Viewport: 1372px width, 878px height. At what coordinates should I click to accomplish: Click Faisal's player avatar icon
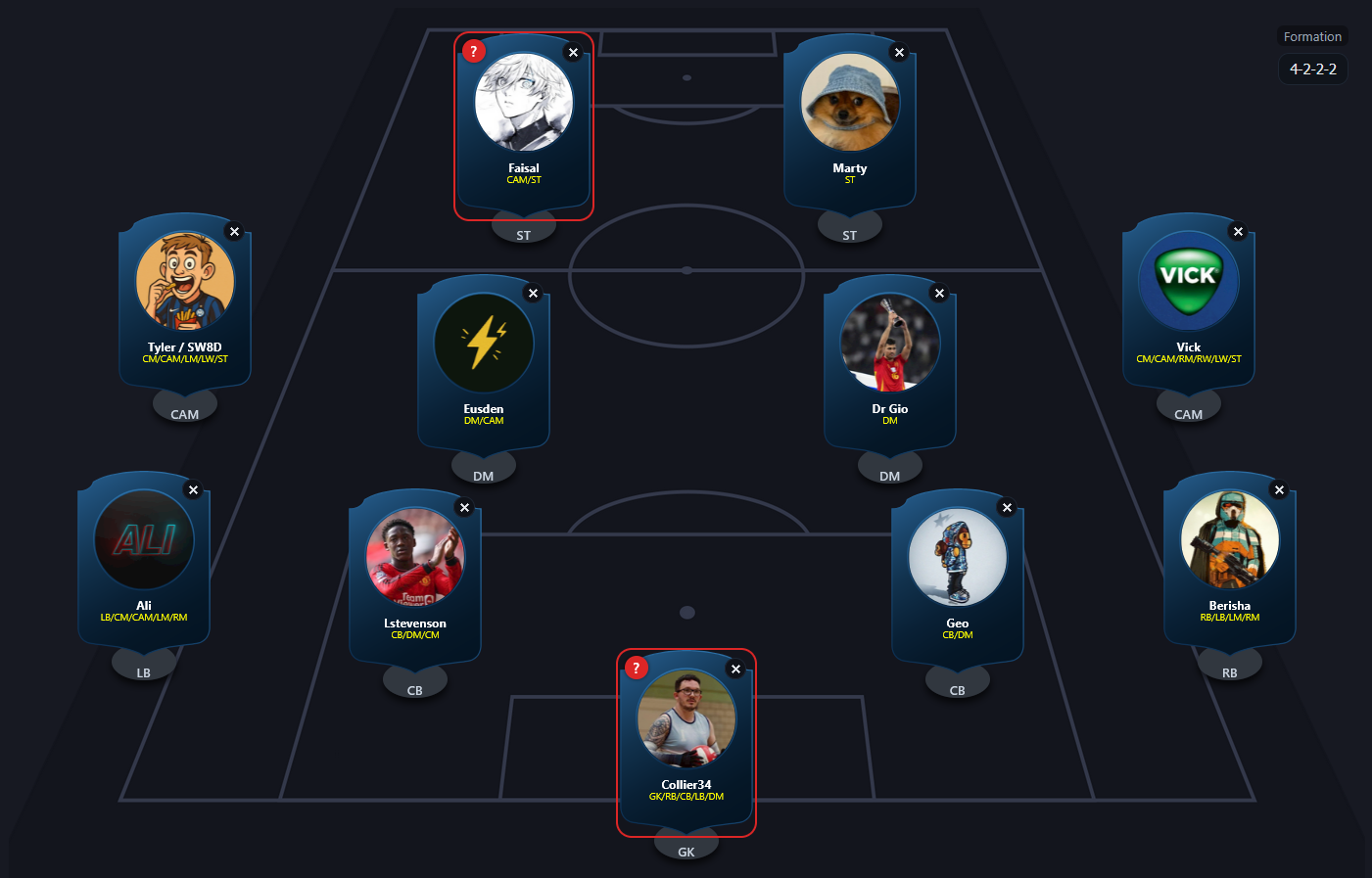pos(524,103)
